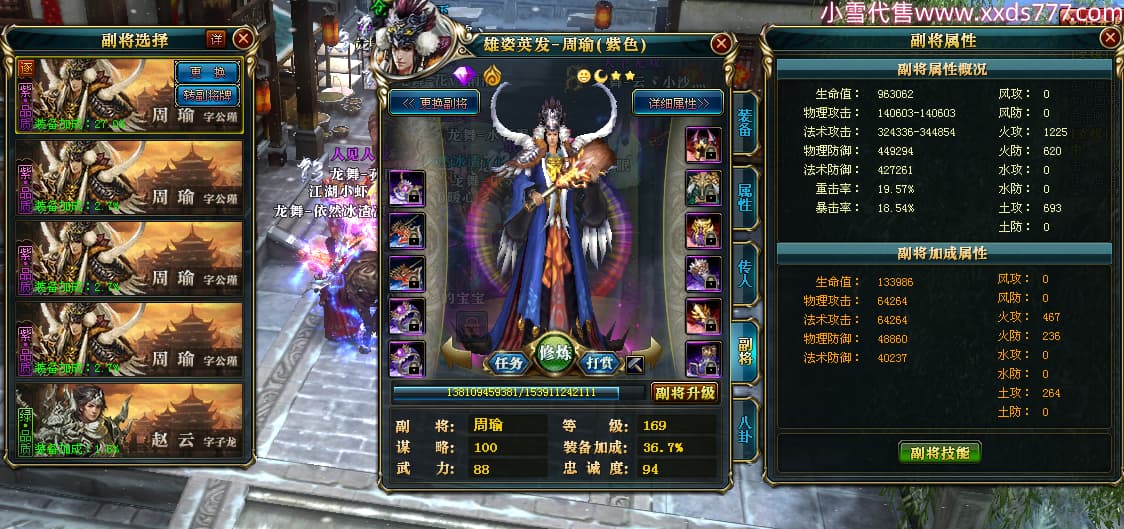Click the 转副将牌 button
1124x529 pixels.
207,95
